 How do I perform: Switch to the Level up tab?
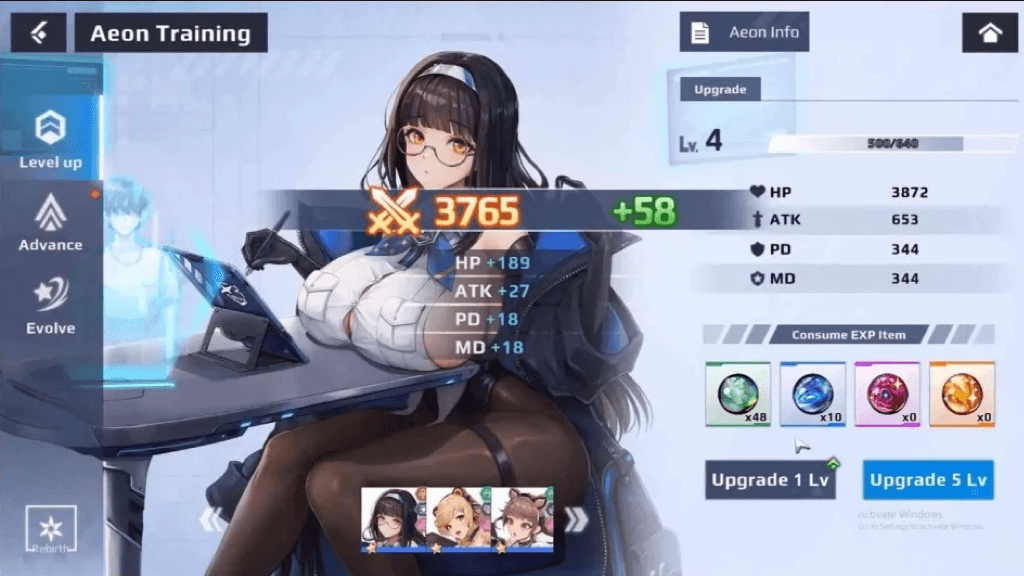pos(50,138)
